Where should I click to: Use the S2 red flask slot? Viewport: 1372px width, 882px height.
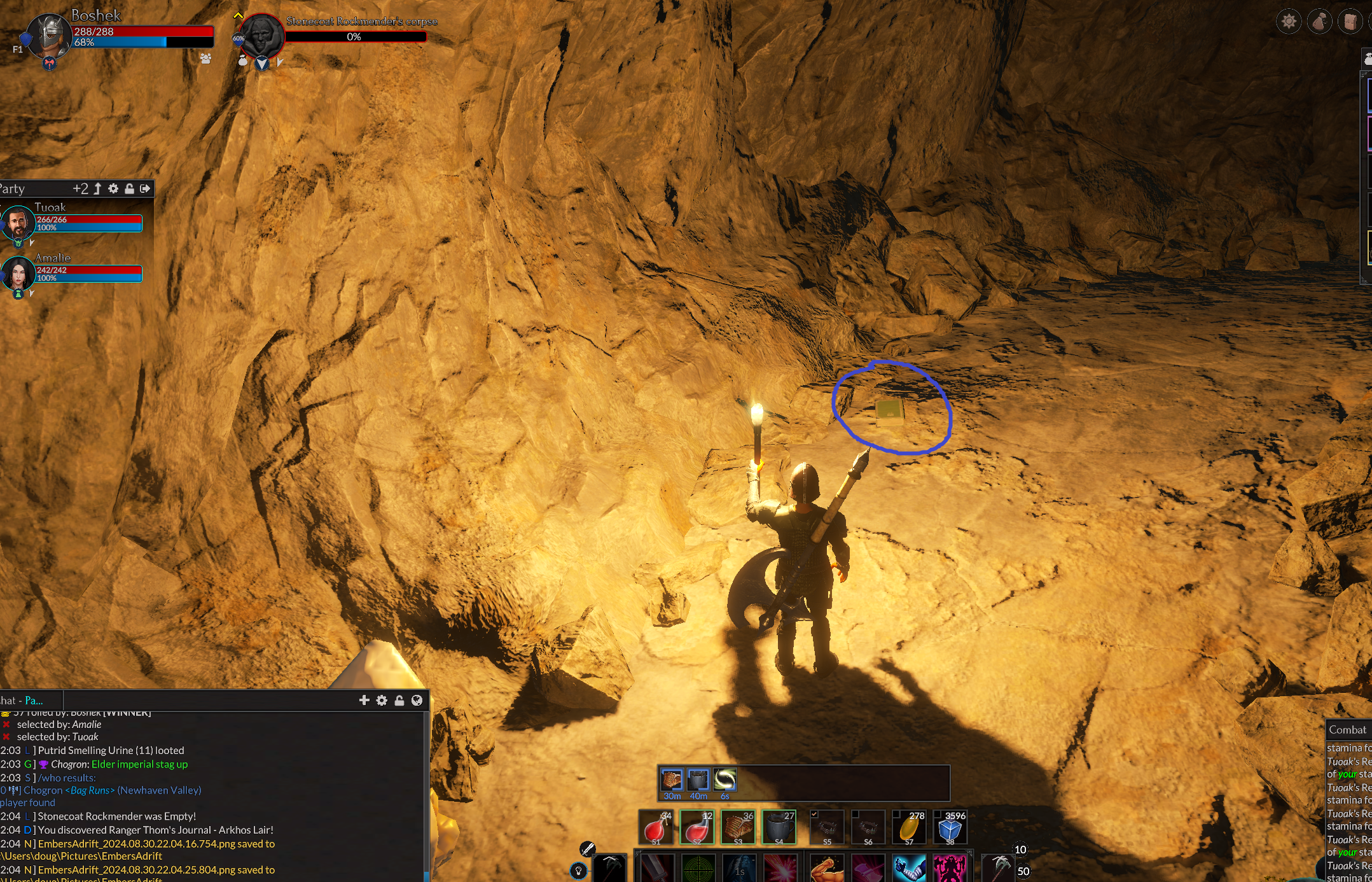(697, 827)
